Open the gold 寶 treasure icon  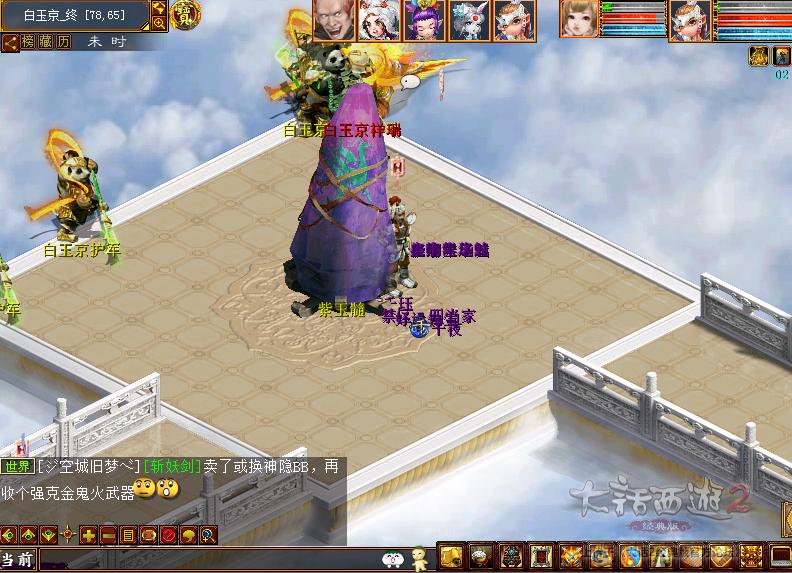pyautogui.click(x=185, y=14)
